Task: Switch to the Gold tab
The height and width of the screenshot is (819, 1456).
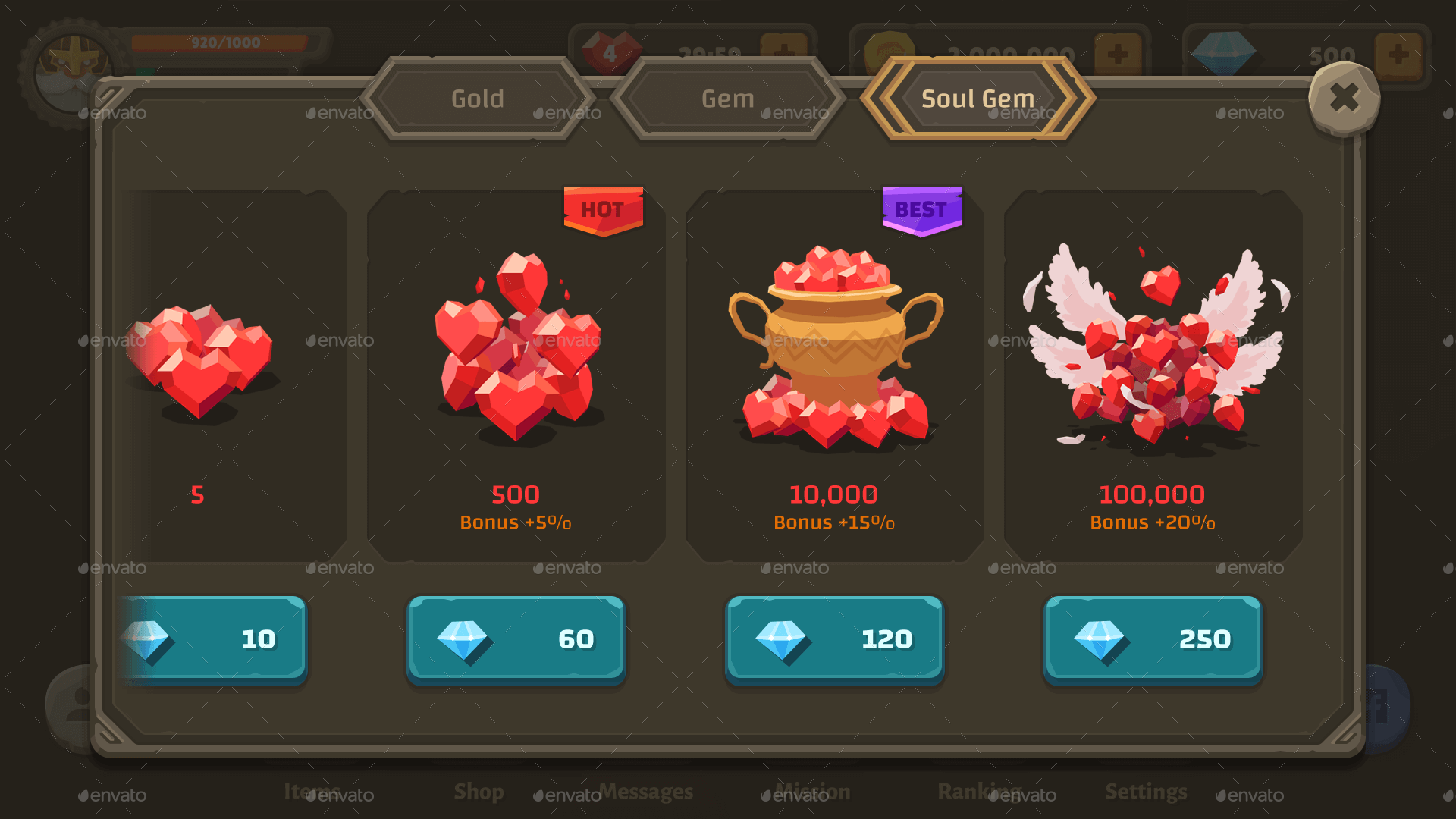Action: [478, 99]
